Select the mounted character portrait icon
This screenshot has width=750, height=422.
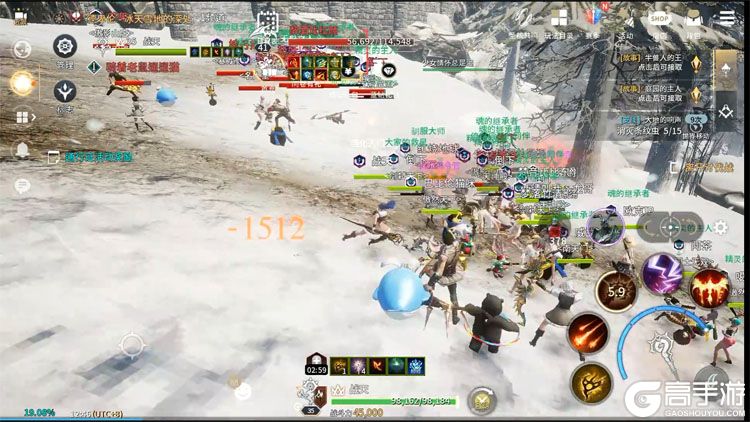(605, 227)
